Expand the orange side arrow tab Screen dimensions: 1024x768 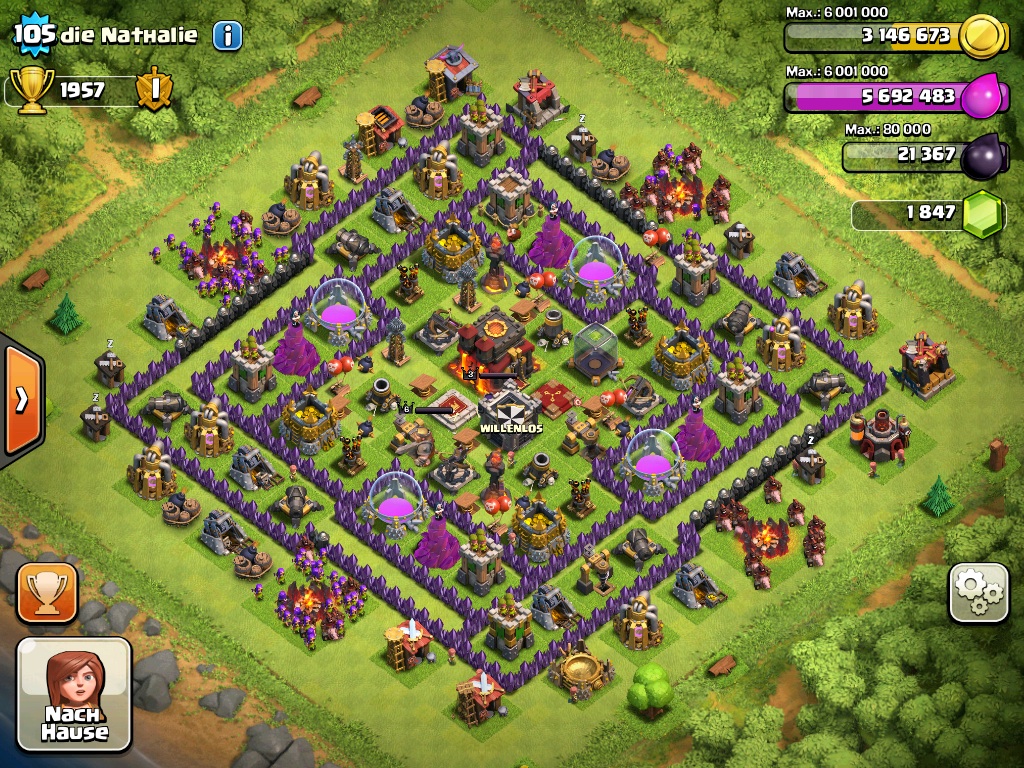(x=21, y=399)
